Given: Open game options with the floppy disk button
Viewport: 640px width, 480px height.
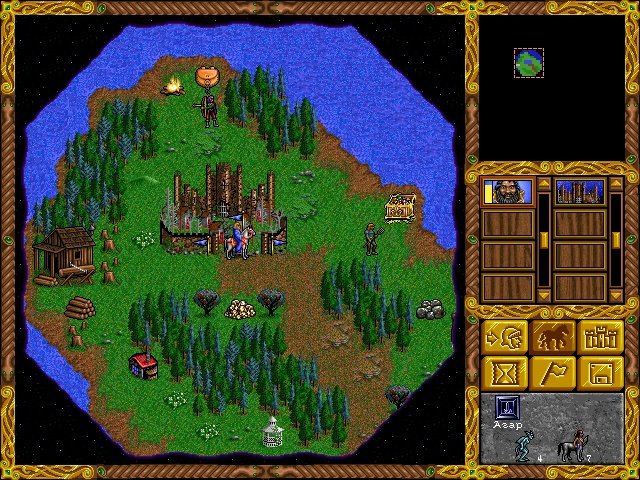Looking at the screenshot, I should click(x=601, y=373).
